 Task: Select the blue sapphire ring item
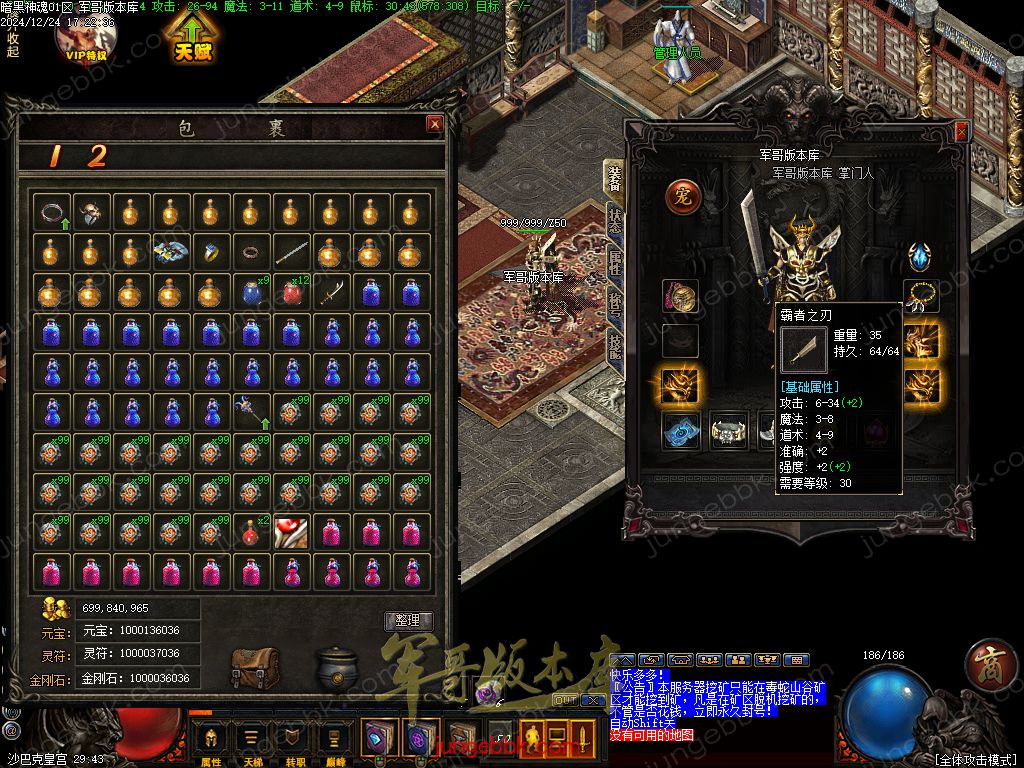[211, 252]
